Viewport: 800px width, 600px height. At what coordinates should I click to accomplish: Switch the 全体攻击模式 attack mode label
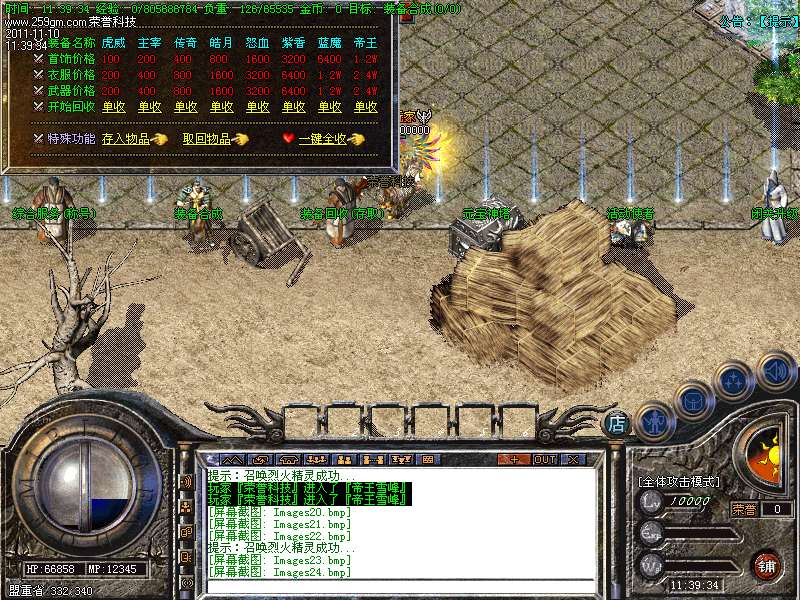click(x=680, y=482)
